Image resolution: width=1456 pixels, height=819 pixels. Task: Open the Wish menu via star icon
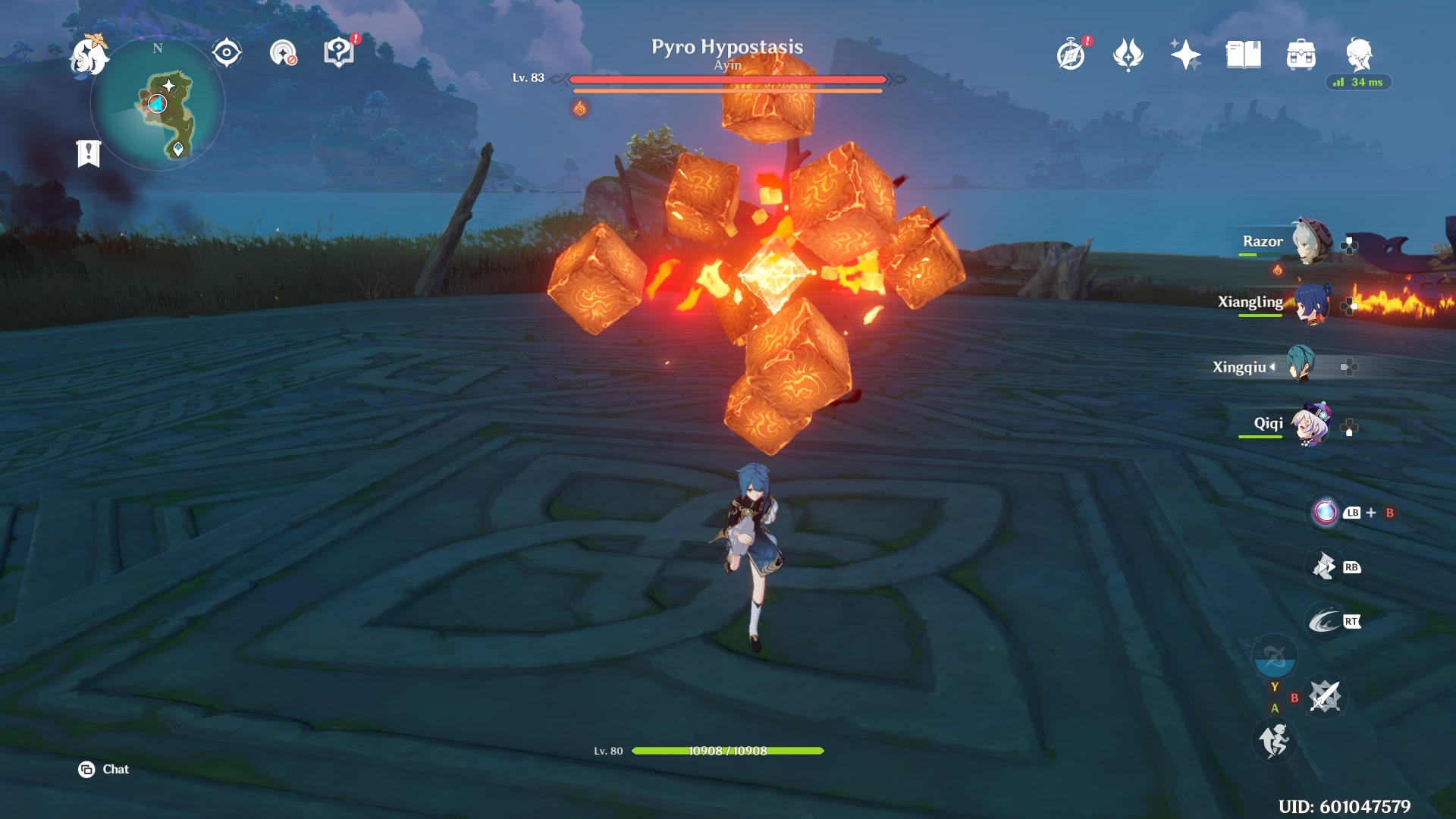click(x=1187, y=53)
